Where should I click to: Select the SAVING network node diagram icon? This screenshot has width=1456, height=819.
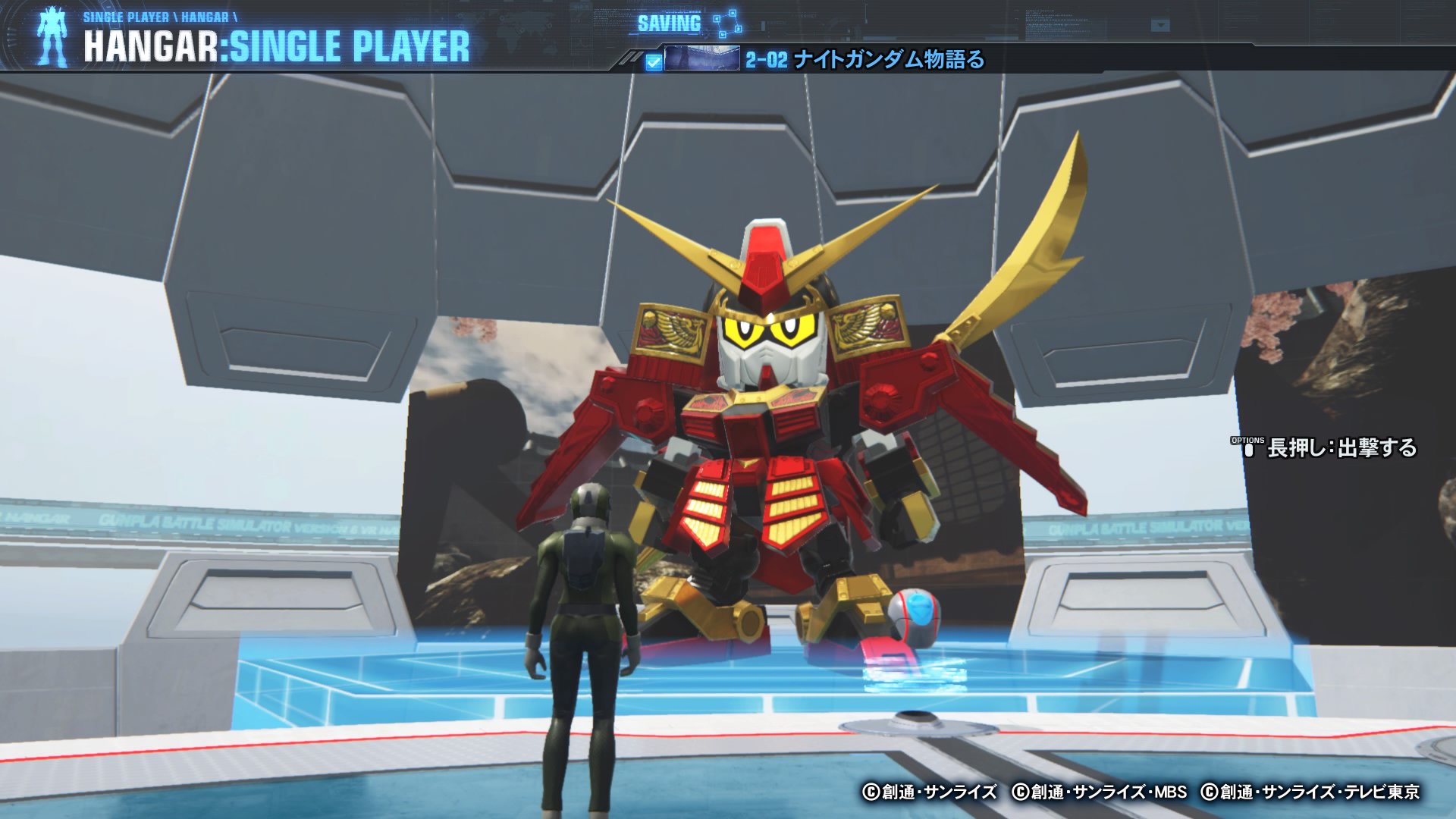[x=726, y=24]
